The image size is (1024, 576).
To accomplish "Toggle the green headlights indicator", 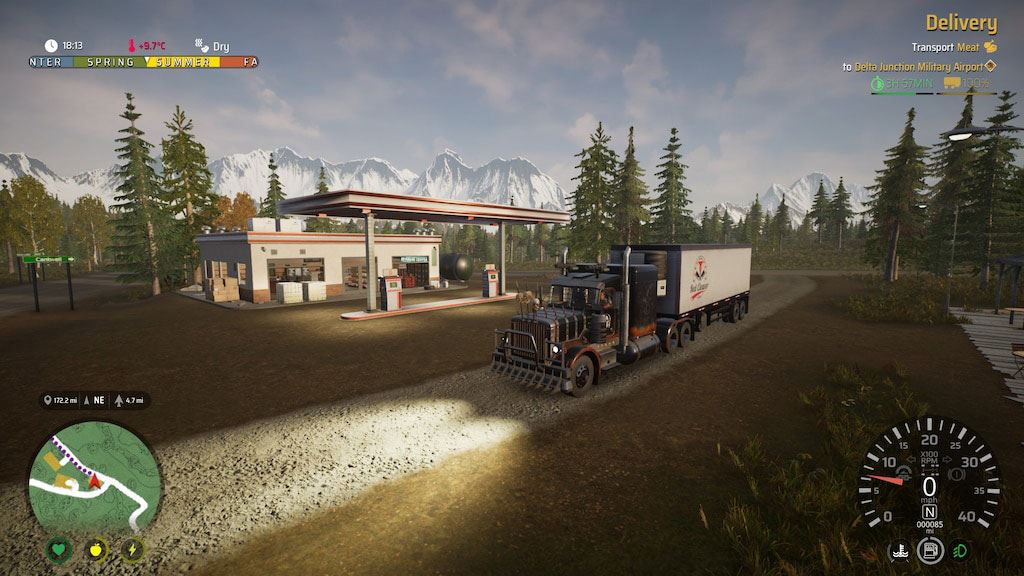I will click(960, 550).
